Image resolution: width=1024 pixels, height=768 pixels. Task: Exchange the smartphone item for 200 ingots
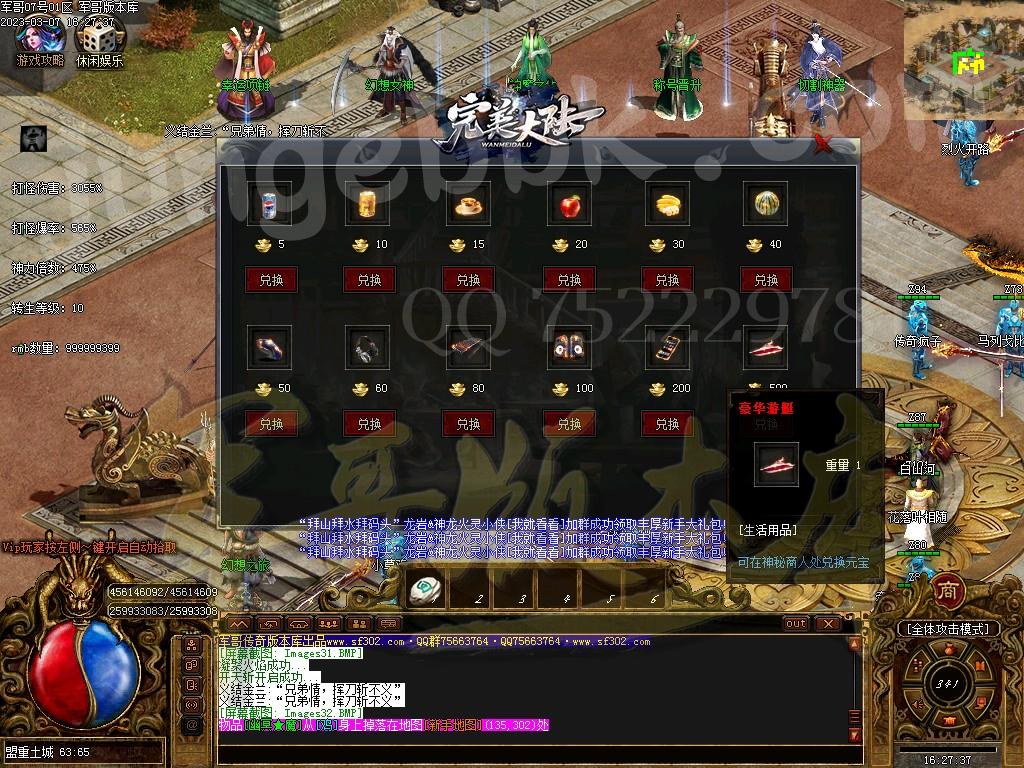click(667, 423)
